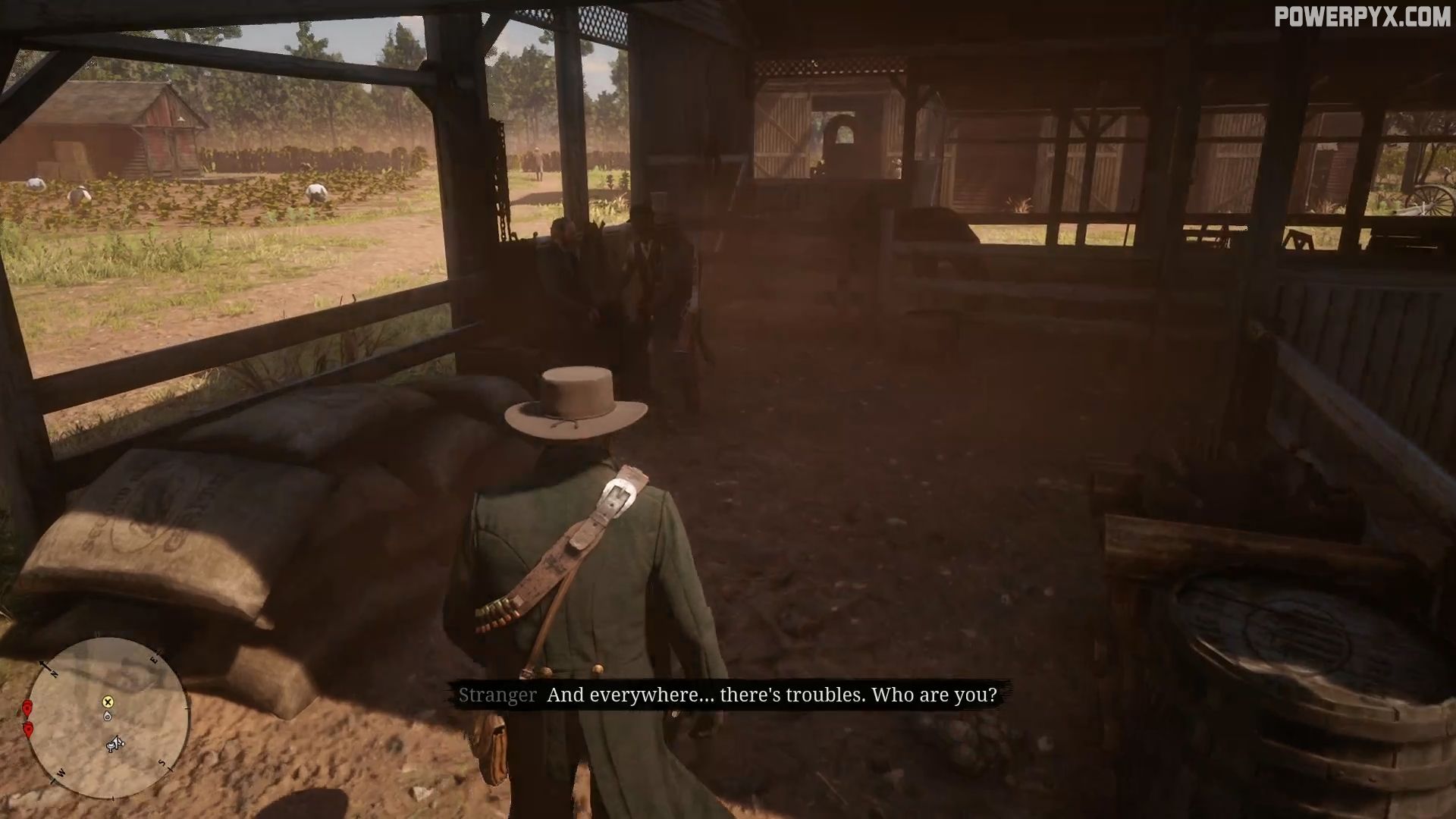Viewport: 1456px width, 819px height.
Task: Select the white waypoint teardrop icon on minimap
Action: (x=107, y=716)
